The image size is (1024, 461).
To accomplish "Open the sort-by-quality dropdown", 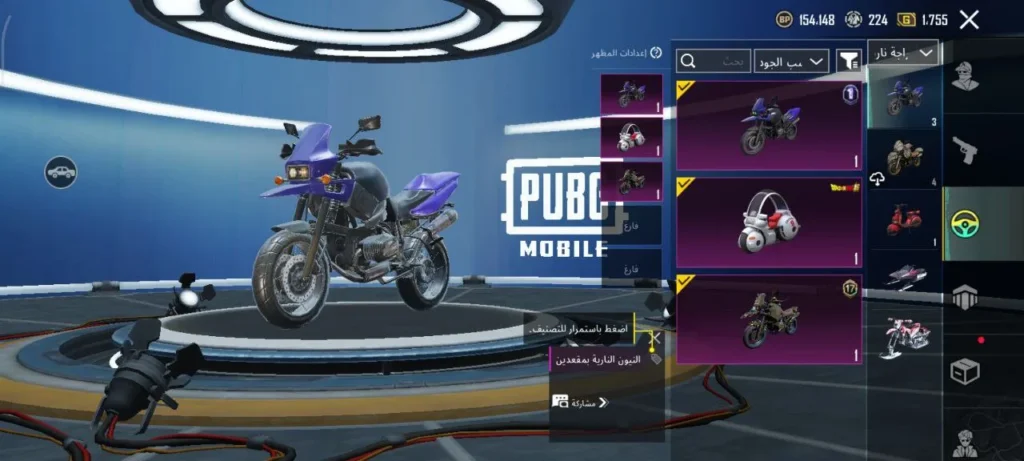I will click(x=792, y=61).
